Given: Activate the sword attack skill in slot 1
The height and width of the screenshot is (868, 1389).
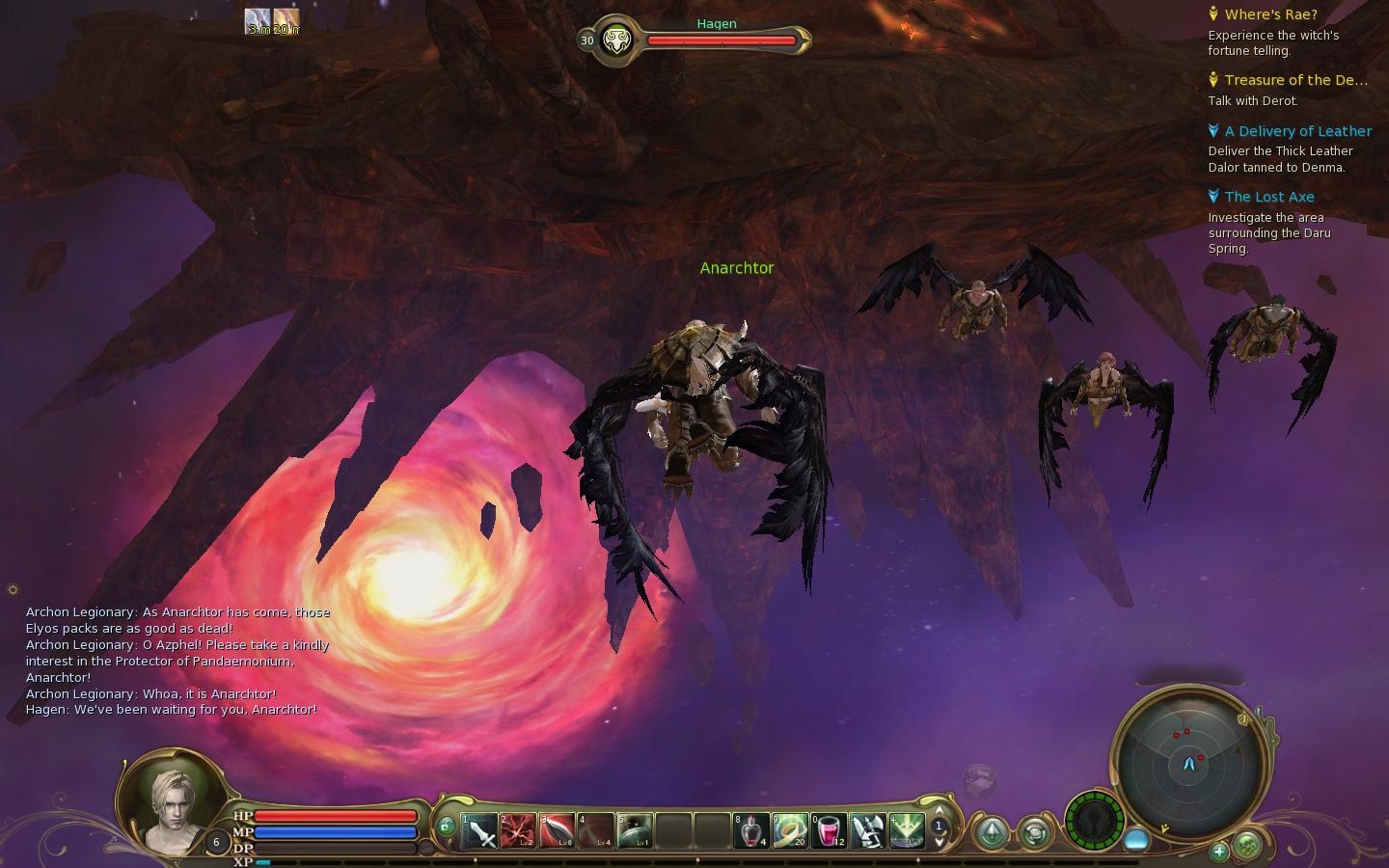Looking at the screenshot, I should 479,830.
